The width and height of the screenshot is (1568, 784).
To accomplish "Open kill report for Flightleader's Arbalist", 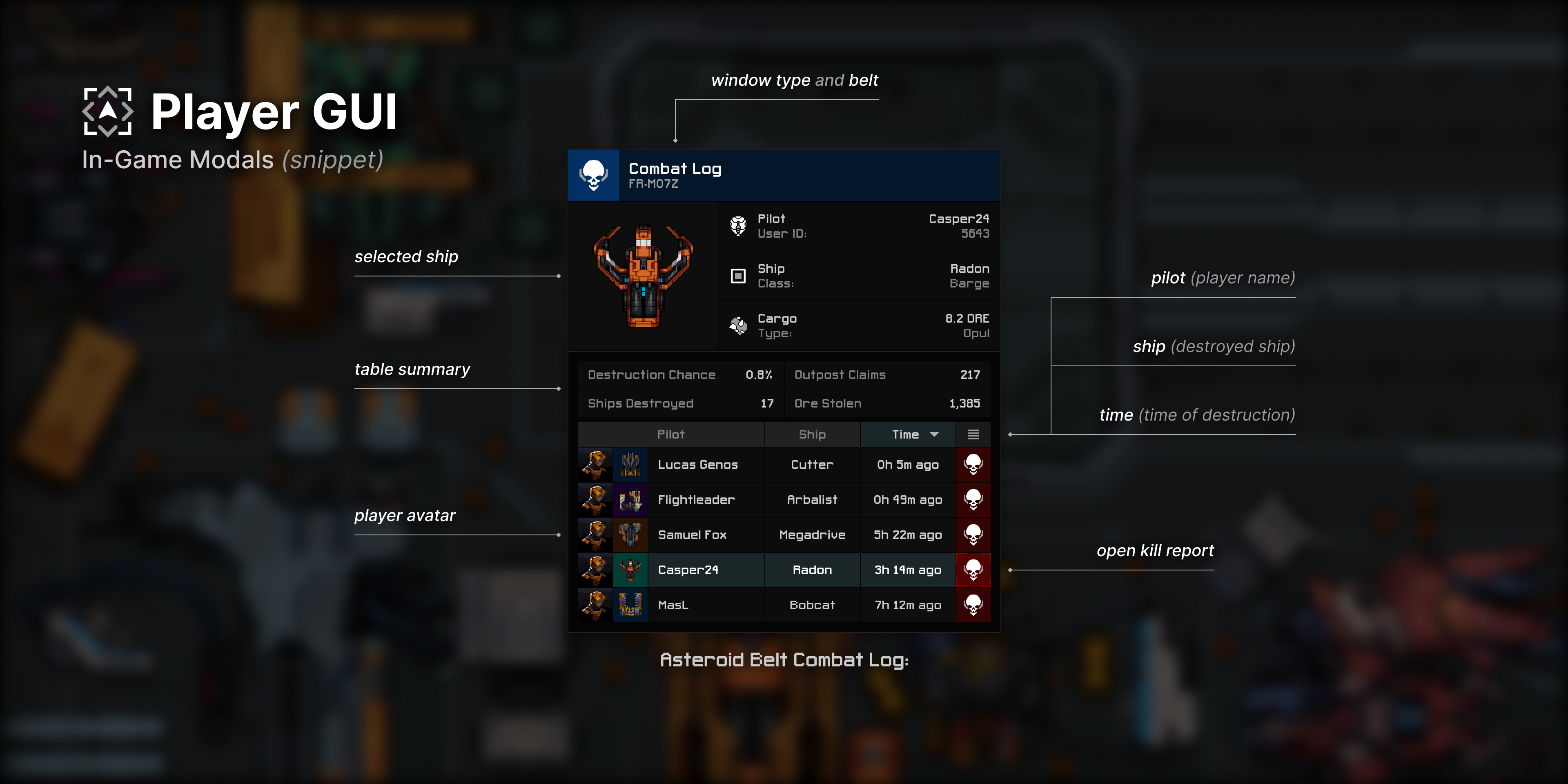I will pyautogui.click(x=973, y=500).
